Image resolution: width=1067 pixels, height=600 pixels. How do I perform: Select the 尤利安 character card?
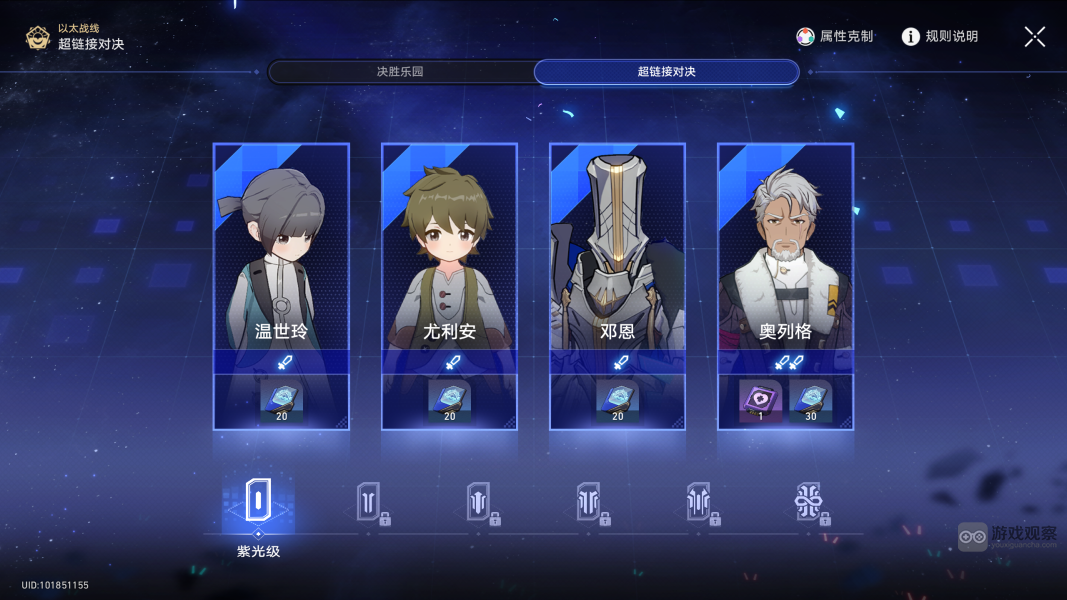click(x=449, y=260)
